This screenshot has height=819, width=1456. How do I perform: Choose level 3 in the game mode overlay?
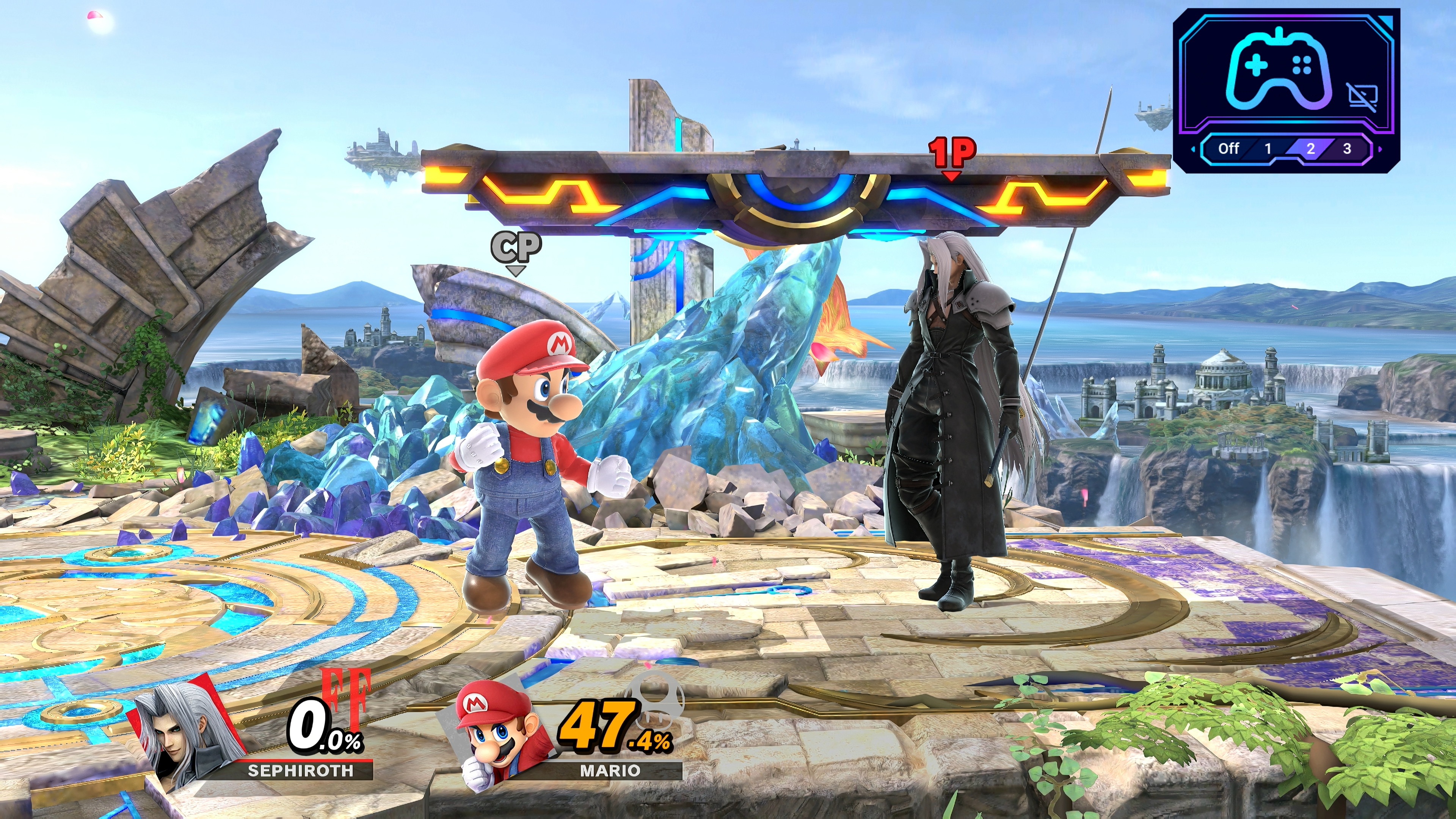point(1347,149)
